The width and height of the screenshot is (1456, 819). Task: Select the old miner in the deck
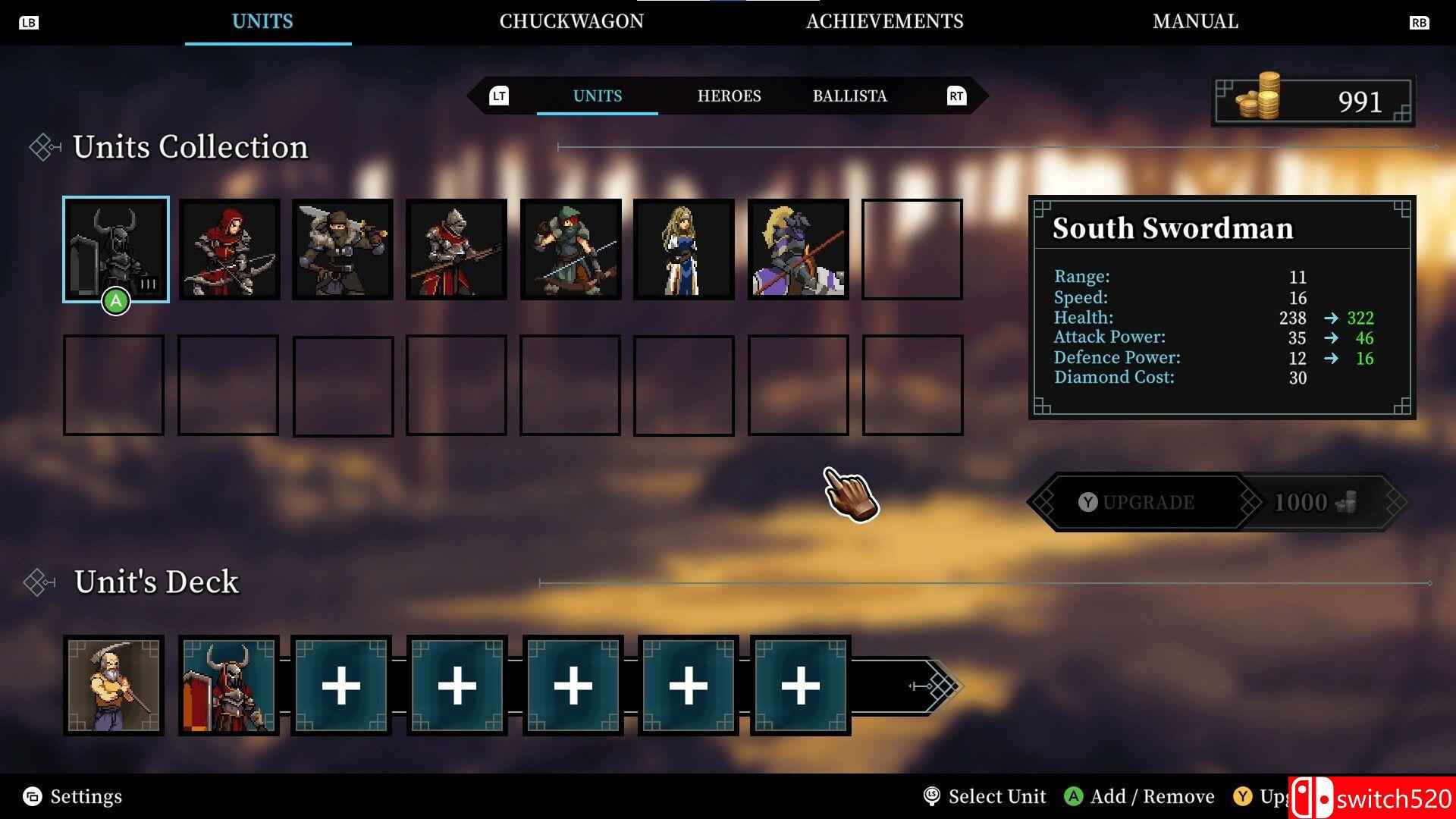[114, 686]
